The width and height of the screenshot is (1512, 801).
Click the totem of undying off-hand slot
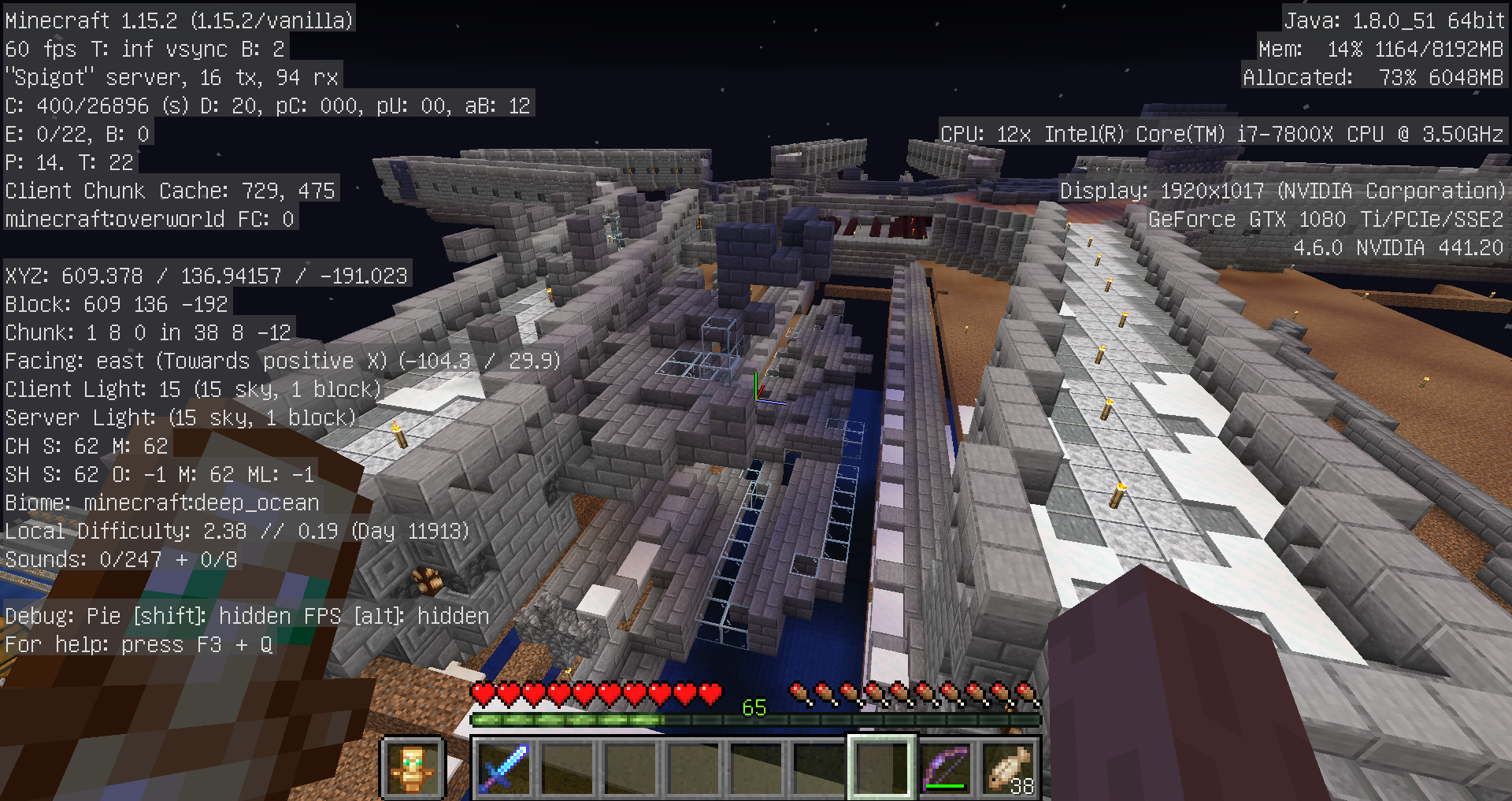[x=413, y=767]
